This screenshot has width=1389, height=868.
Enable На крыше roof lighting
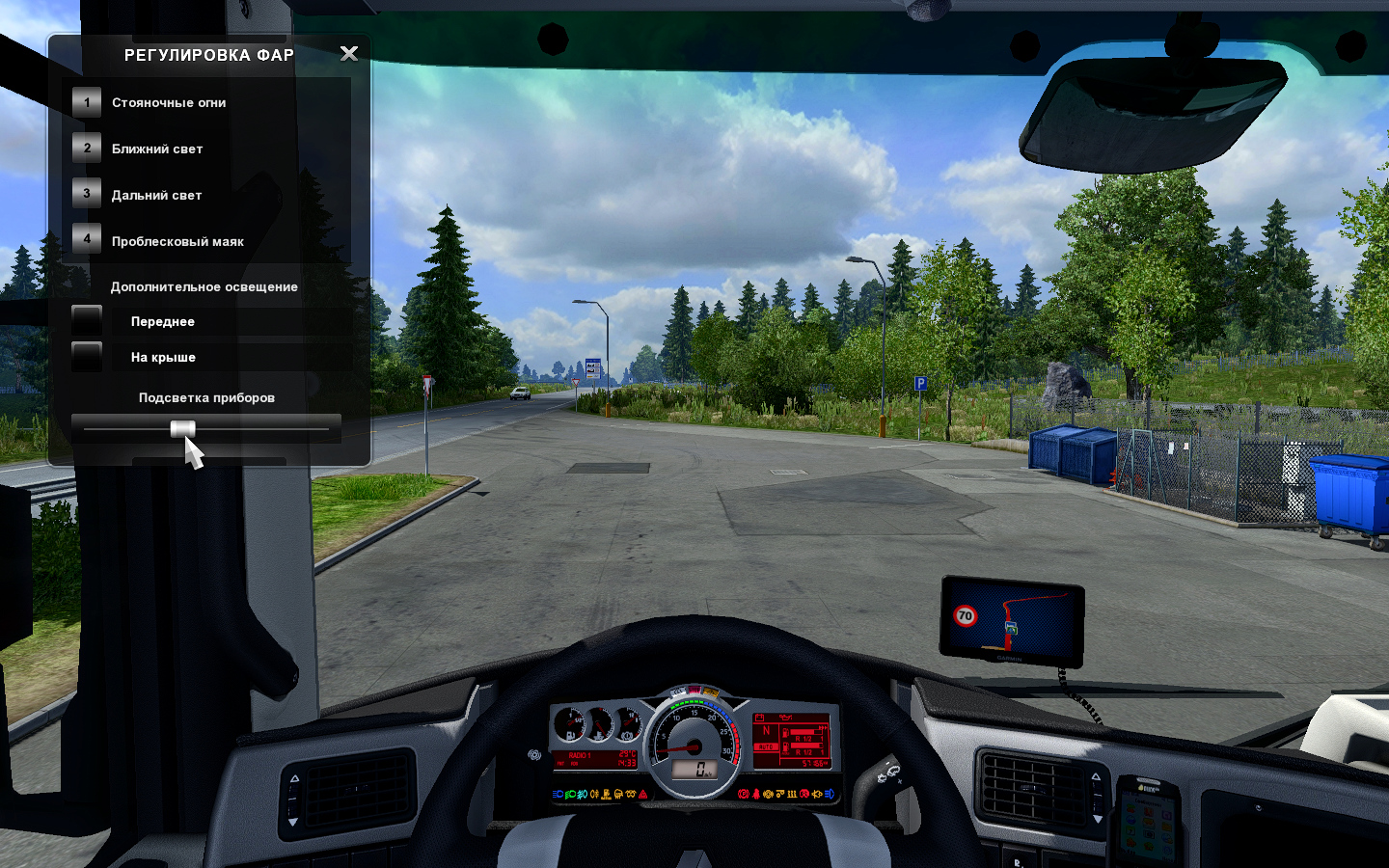pyautogui.click(x=87, y=356)
